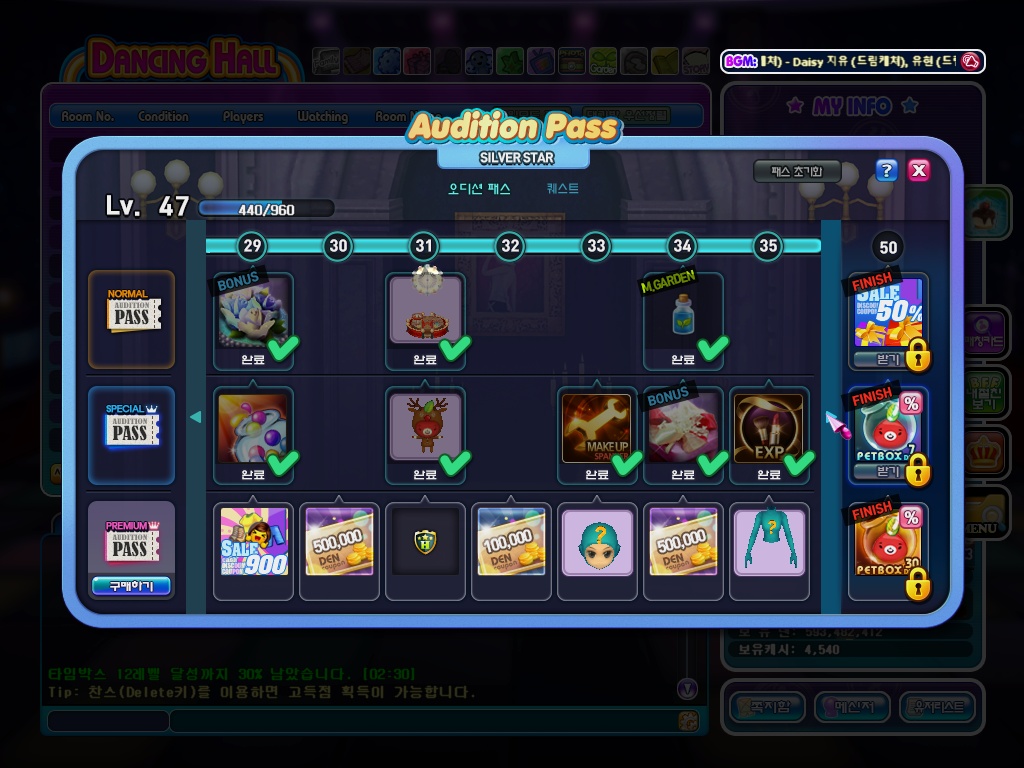Viewport: 1024px width, 768px height.
Task: Close the Audition Pass window
Action: click(919, 170)
